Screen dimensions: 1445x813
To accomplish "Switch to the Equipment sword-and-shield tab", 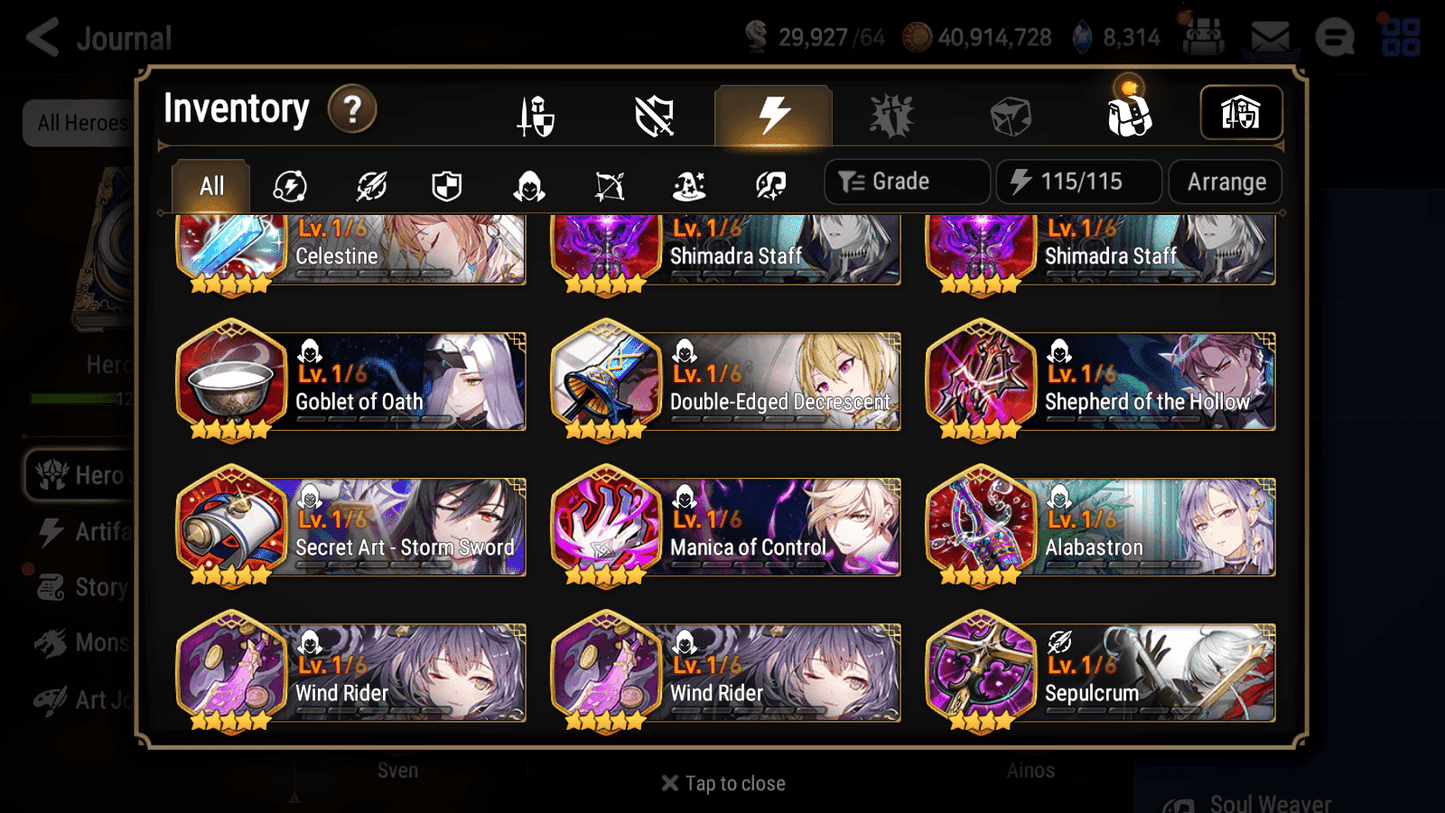I will [536, 113].
